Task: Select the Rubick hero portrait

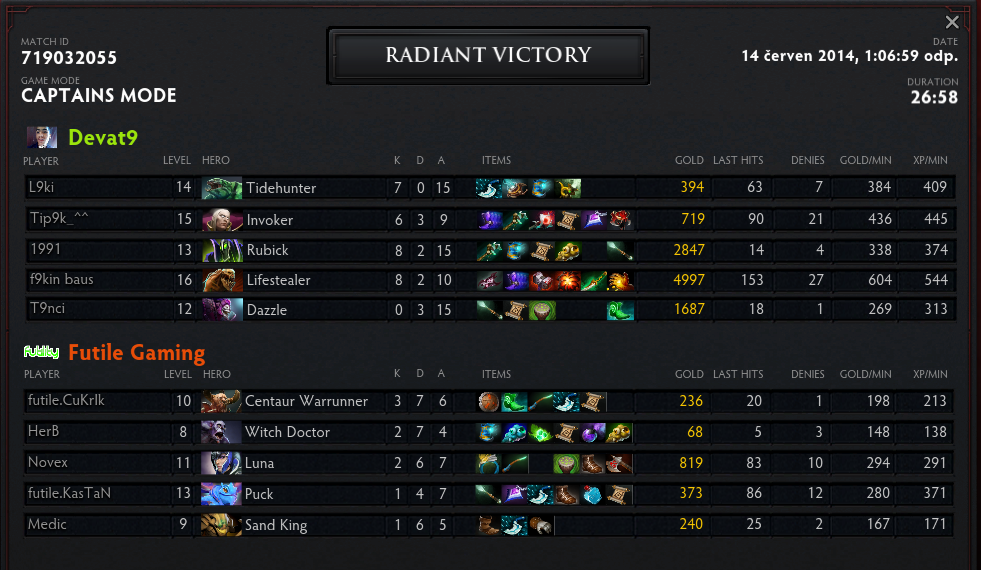Action: point(222,250)
